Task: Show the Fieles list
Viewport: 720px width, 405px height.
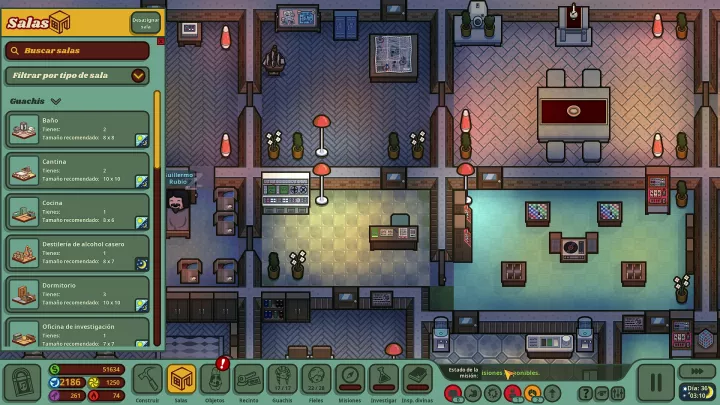Action: 316,381
